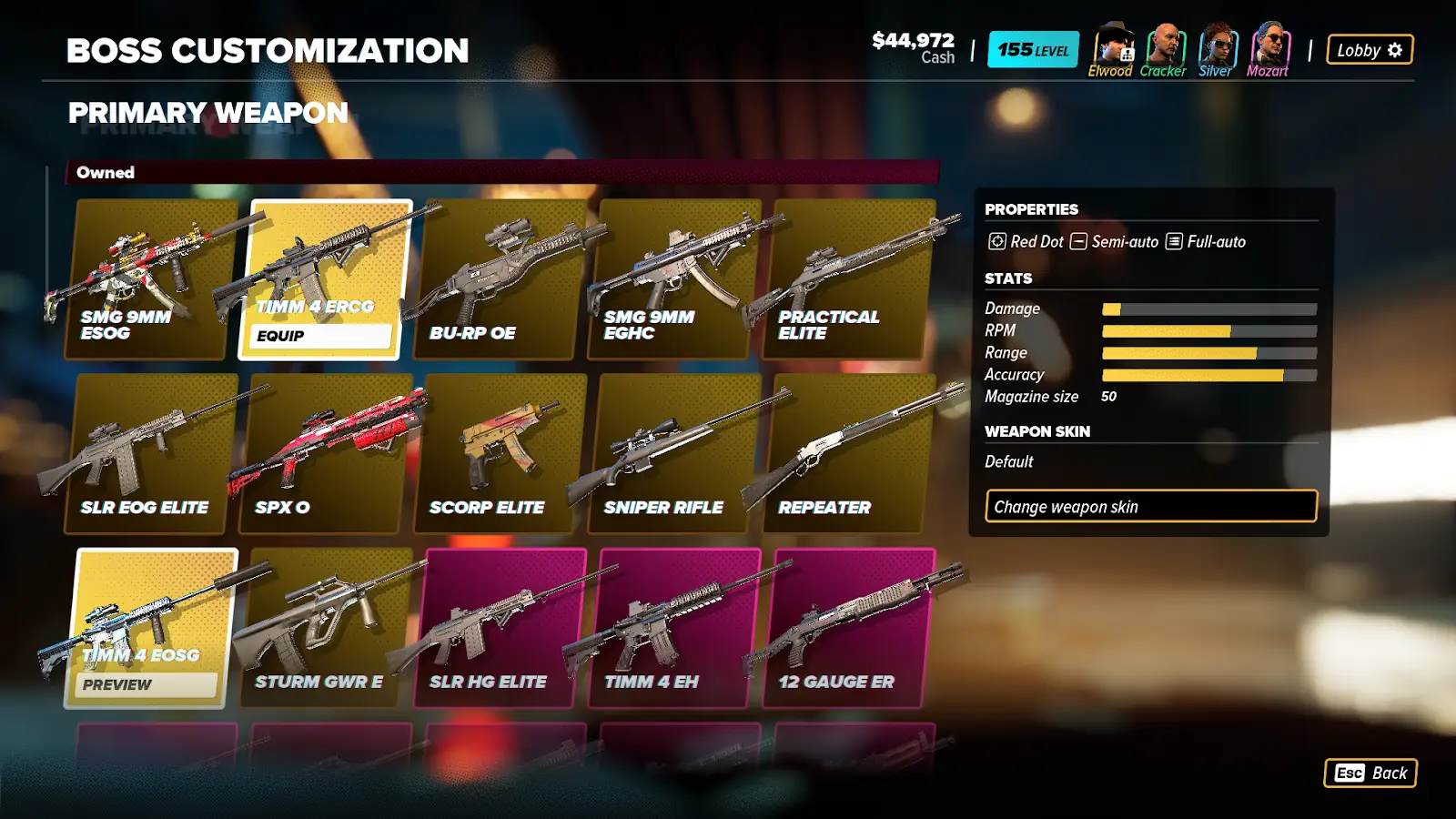
Task: Select the SMG 9MM ESOG weapon tile
Action: 150,279
